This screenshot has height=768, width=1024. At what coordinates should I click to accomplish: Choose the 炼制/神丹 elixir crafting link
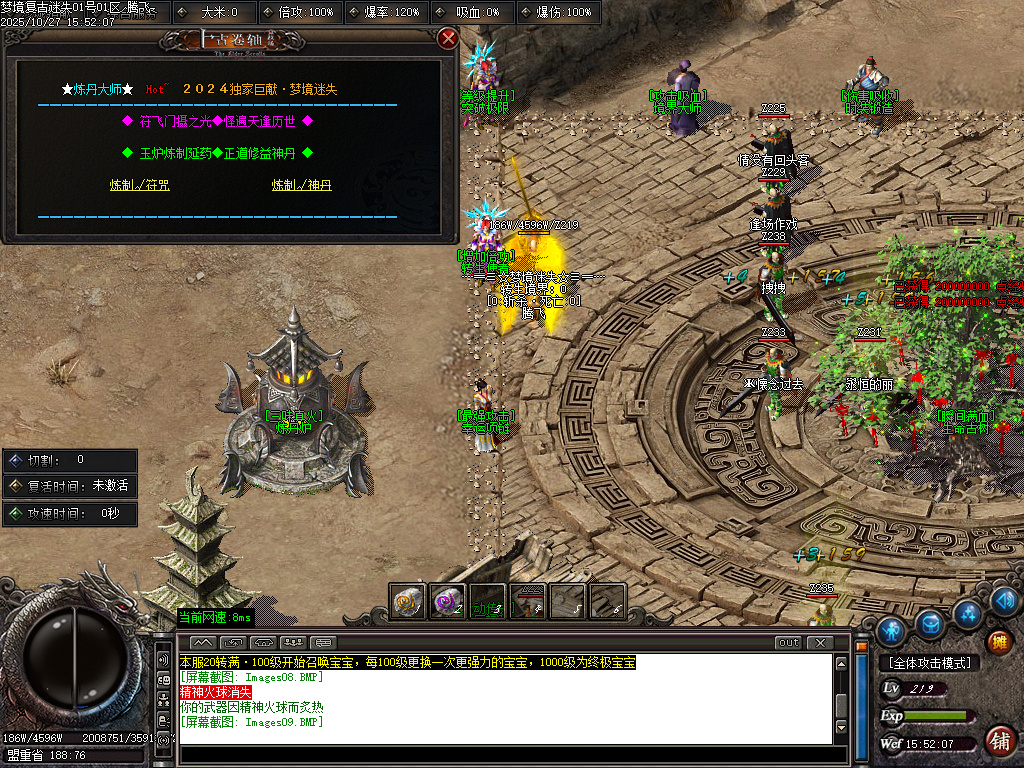(301, 185)
